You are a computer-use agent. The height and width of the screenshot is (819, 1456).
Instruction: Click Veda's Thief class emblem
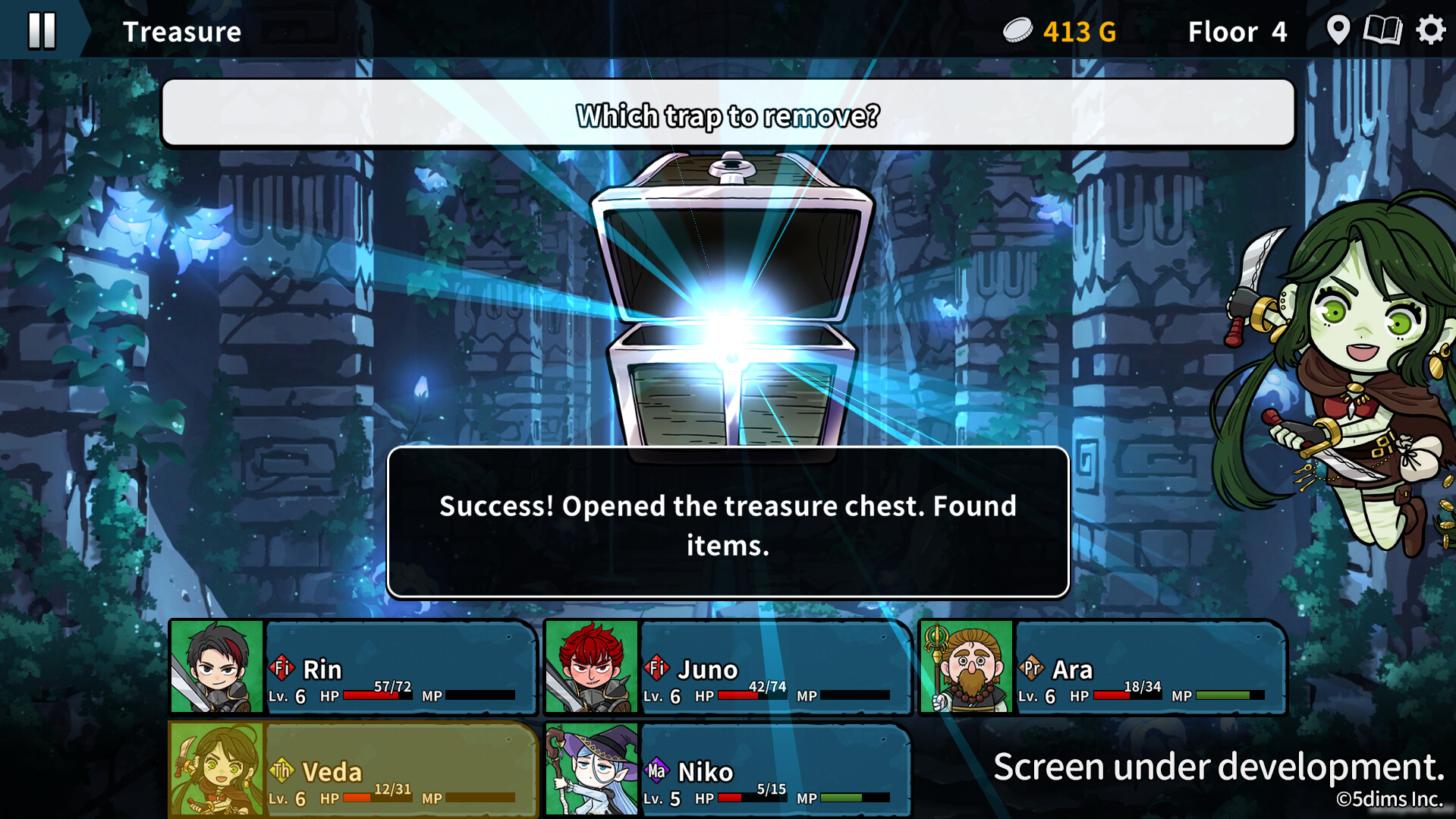point(281,771)
